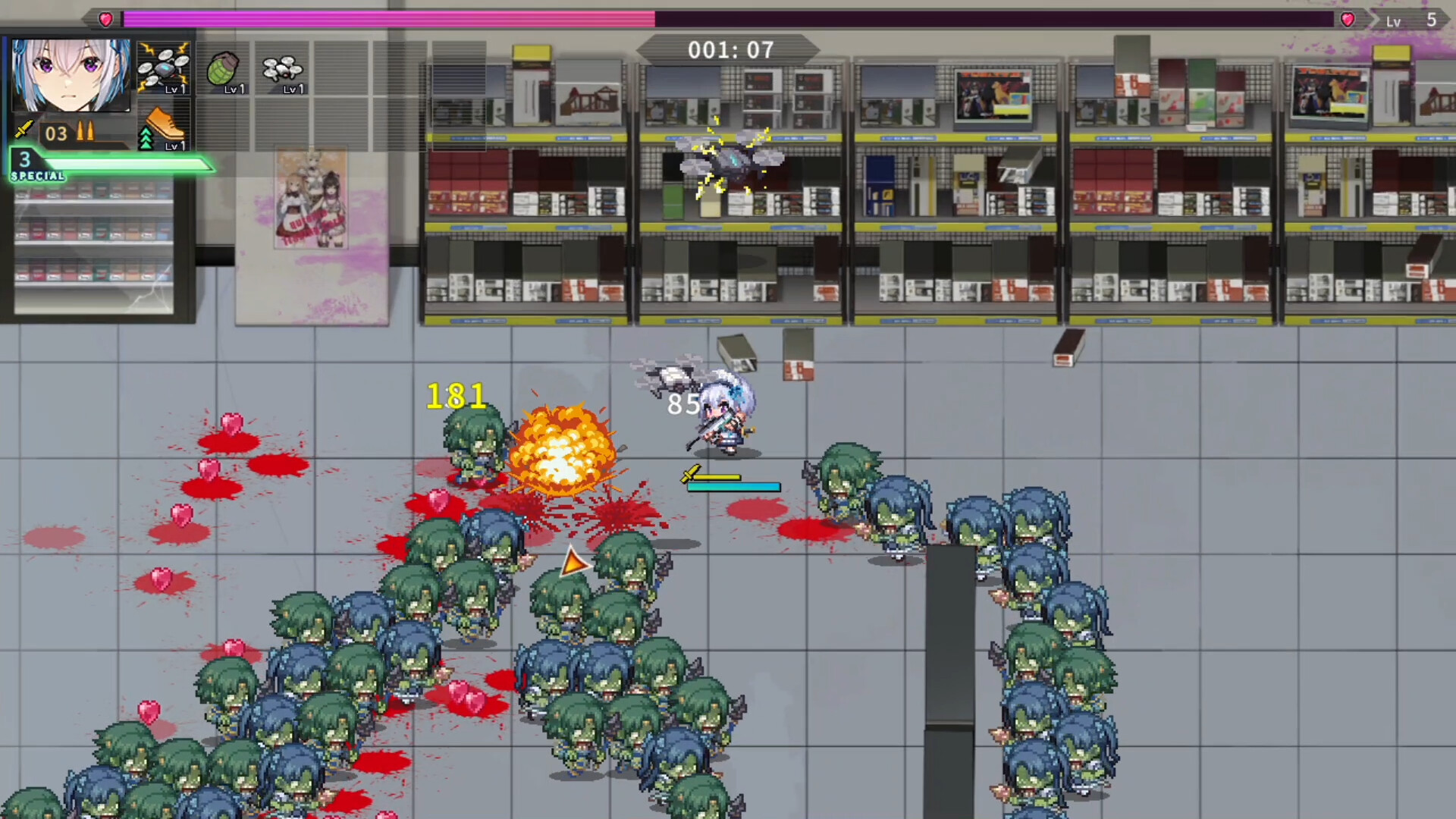
Task: Click the heart icon on the XP bar
Action: [105, 20]
